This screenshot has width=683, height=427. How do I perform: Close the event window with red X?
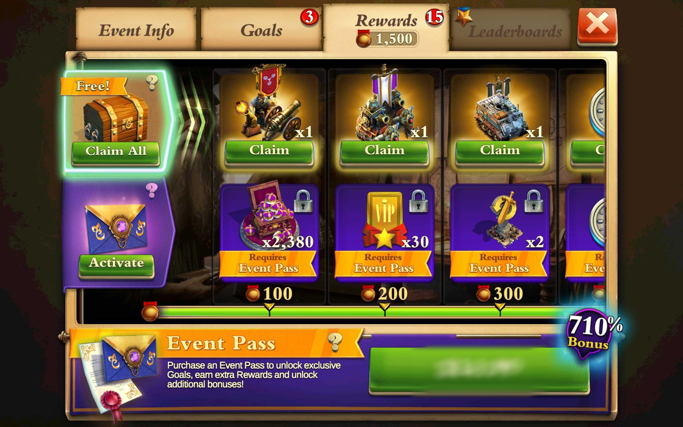click(597, 25)
